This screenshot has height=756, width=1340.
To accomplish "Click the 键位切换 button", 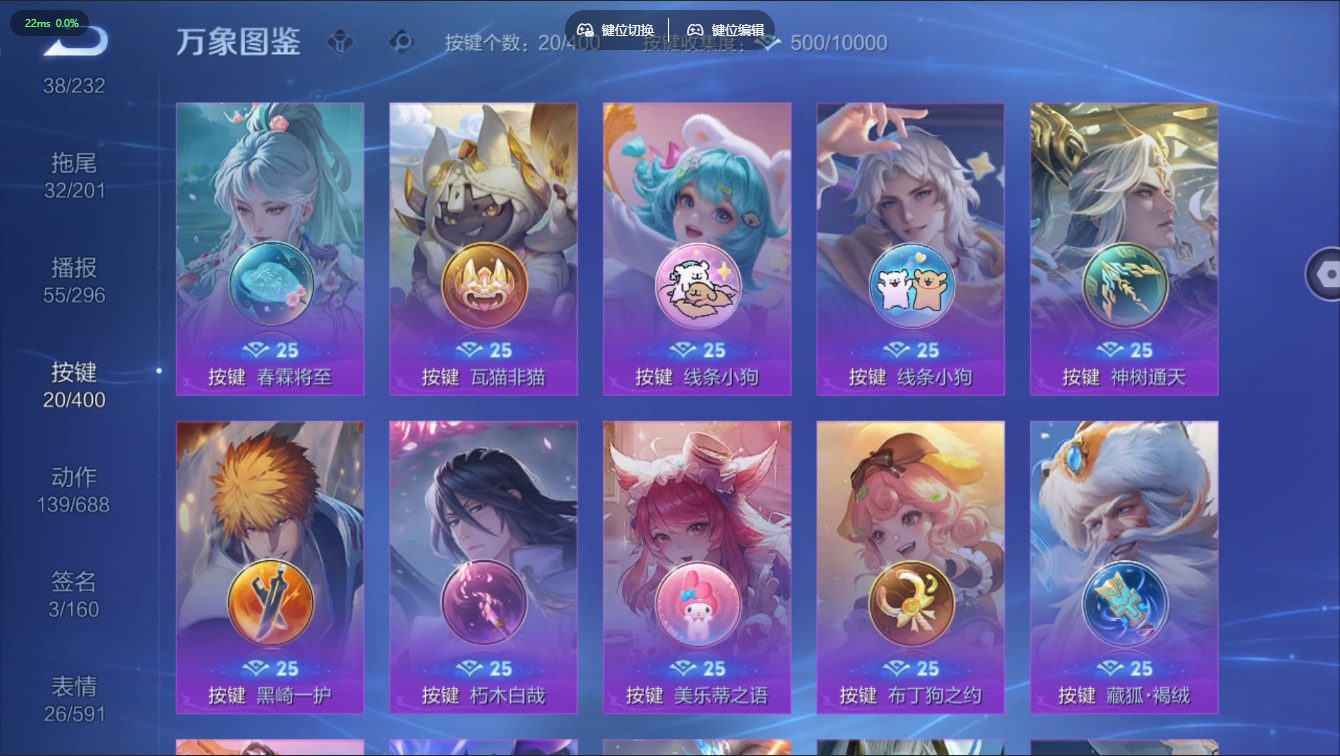I will coord(616,30).
